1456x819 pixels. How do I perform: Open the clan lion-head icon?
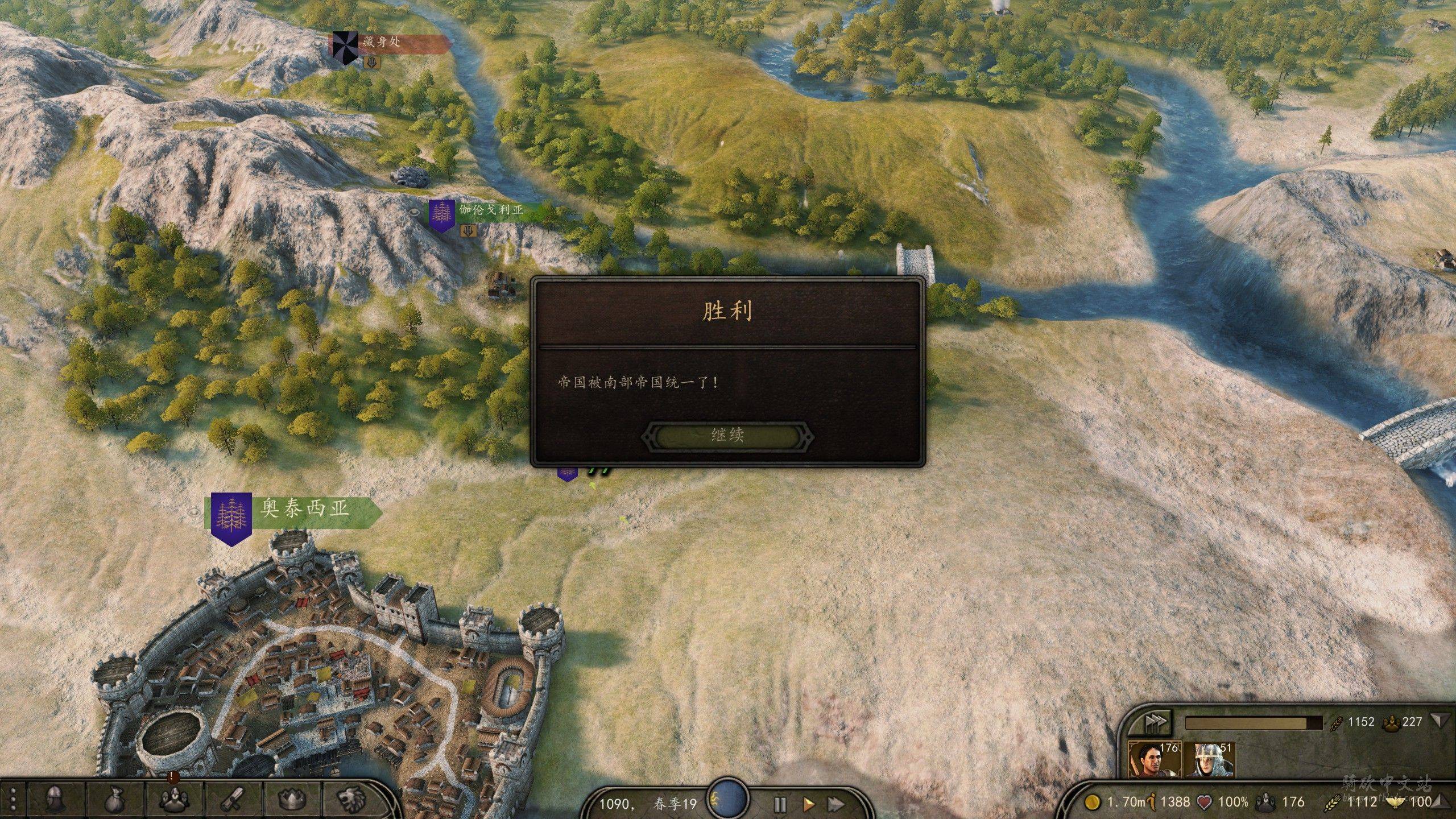click(x=351, y=800)
